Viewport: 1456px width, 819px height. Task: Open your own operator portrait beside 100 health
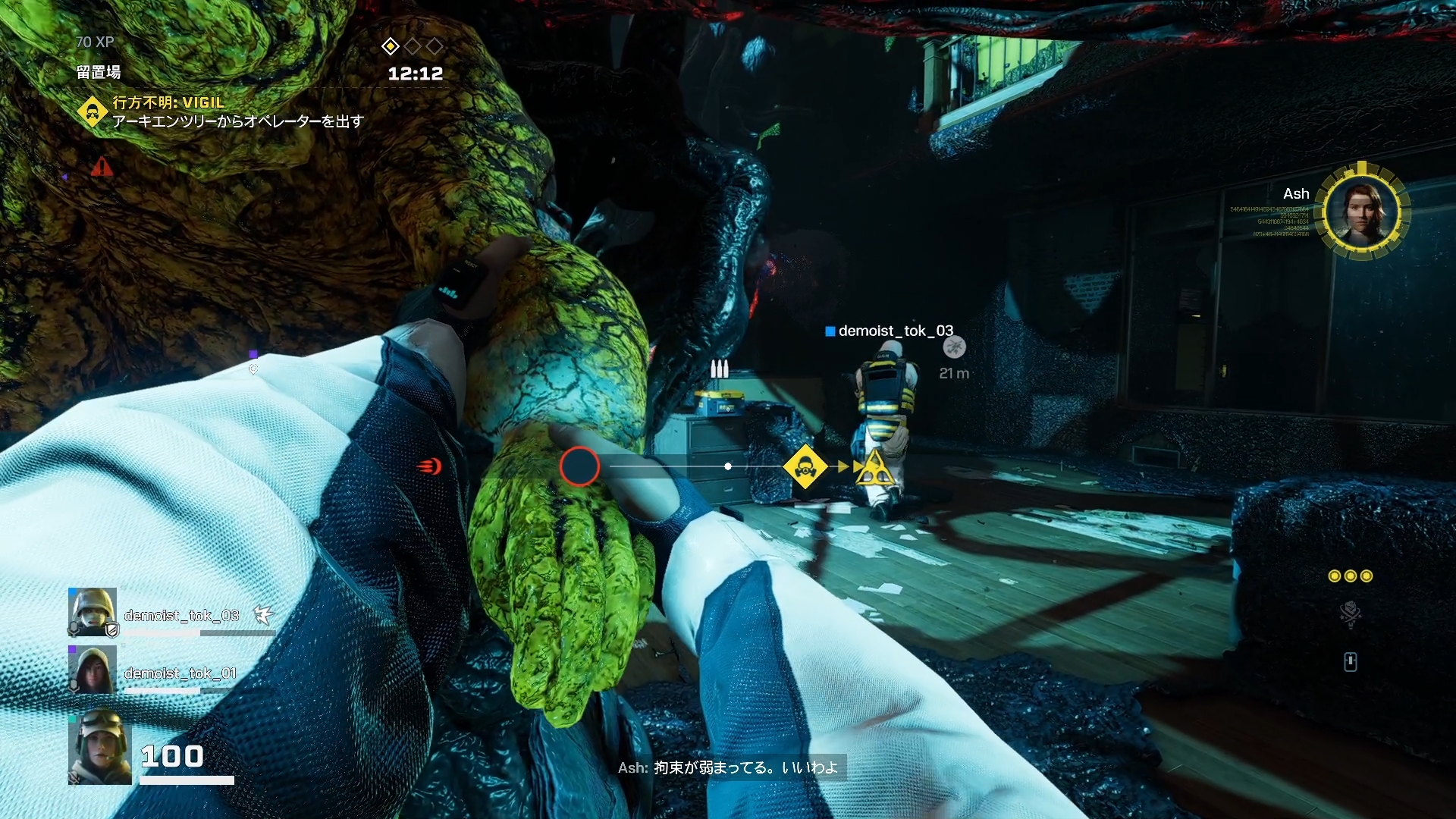click(99, 746)
